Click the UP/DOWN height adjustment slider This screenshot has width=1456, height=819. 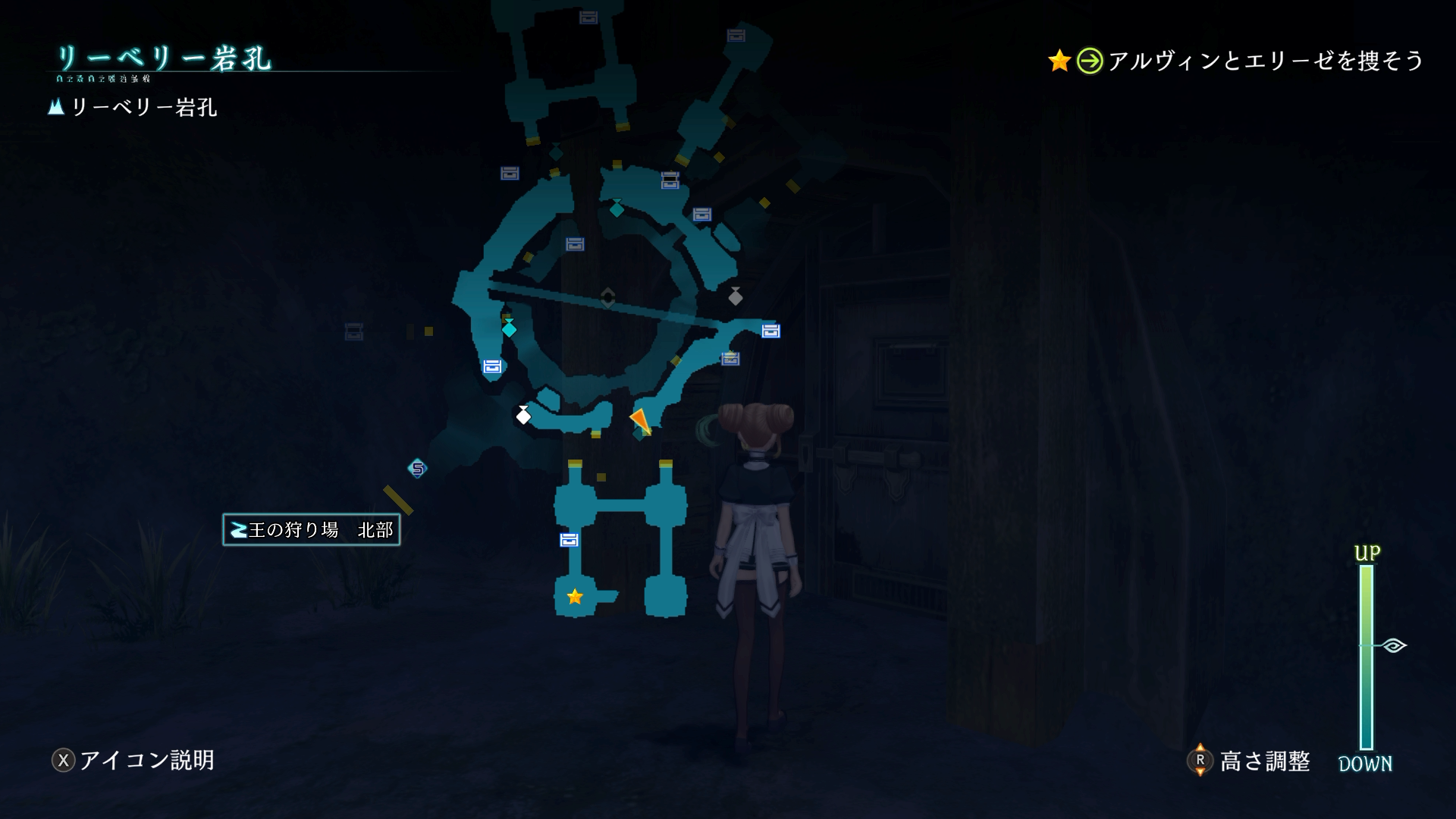(1367, 657)
